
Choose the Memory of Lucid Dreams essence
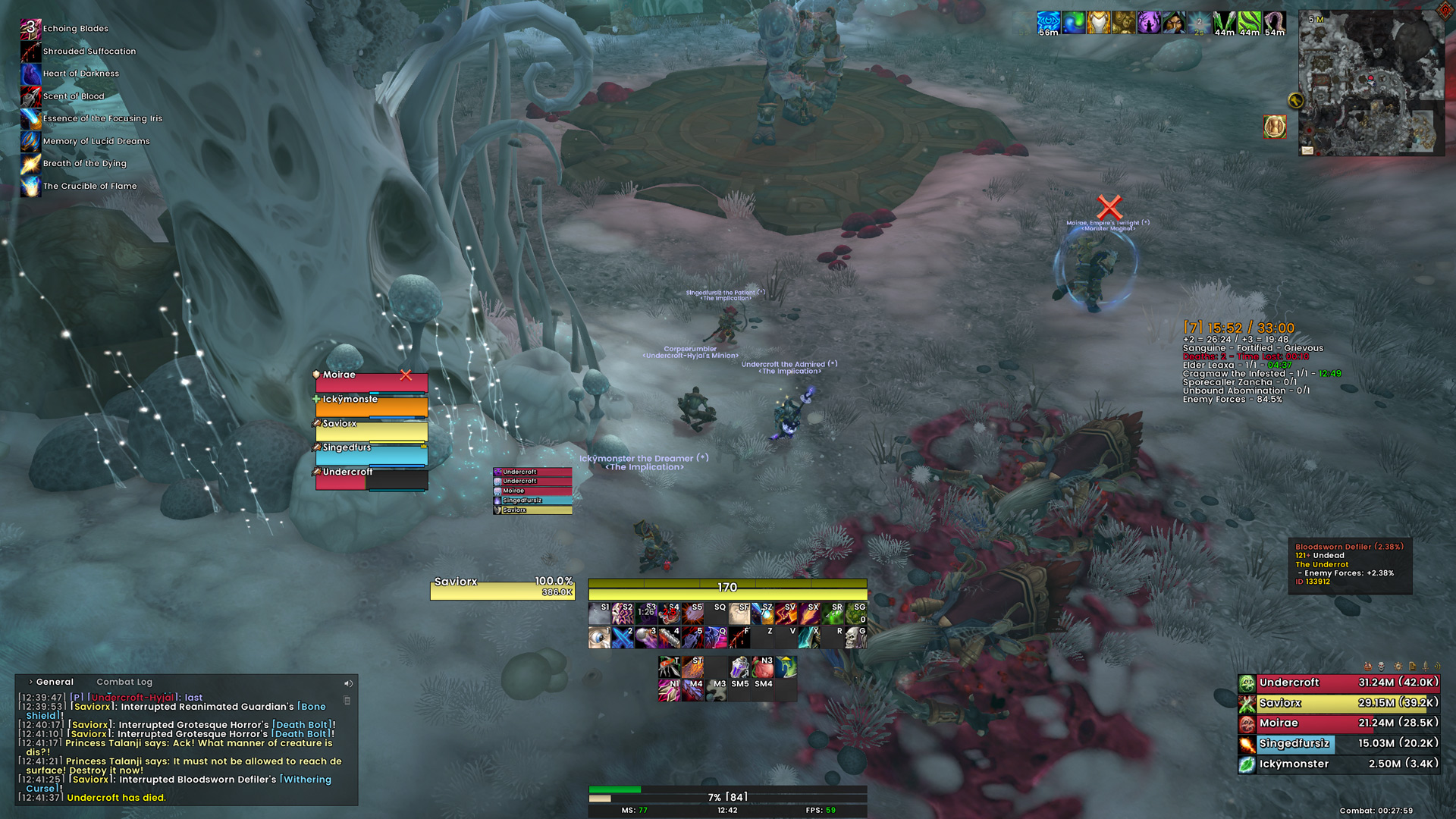pyautogui.click(x=30, y=141)
